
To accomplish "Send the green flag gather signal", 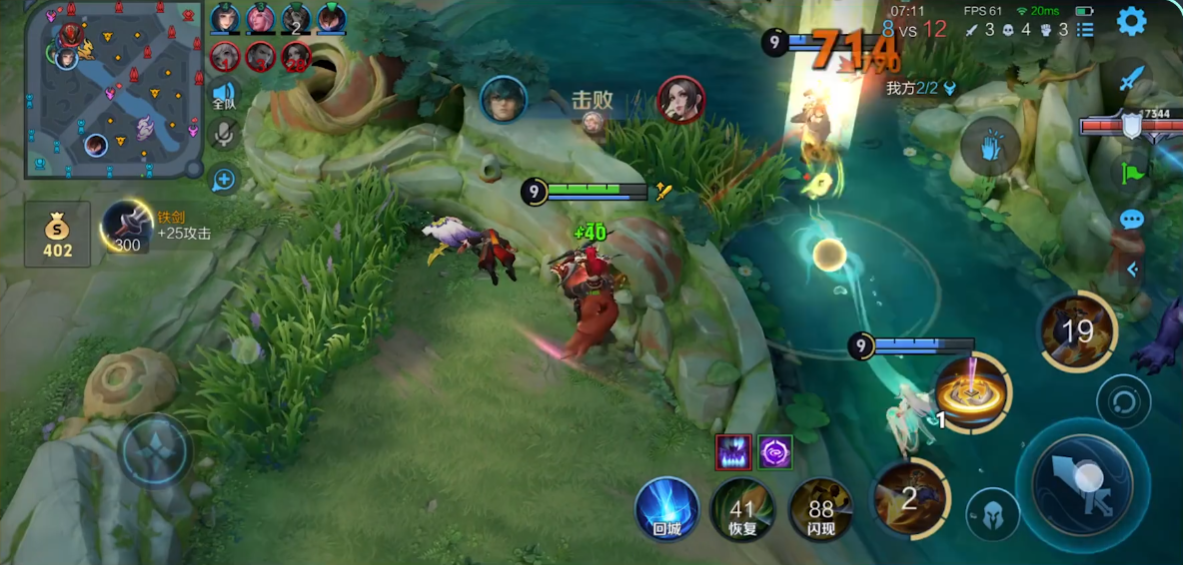I will pos(1132,172).
